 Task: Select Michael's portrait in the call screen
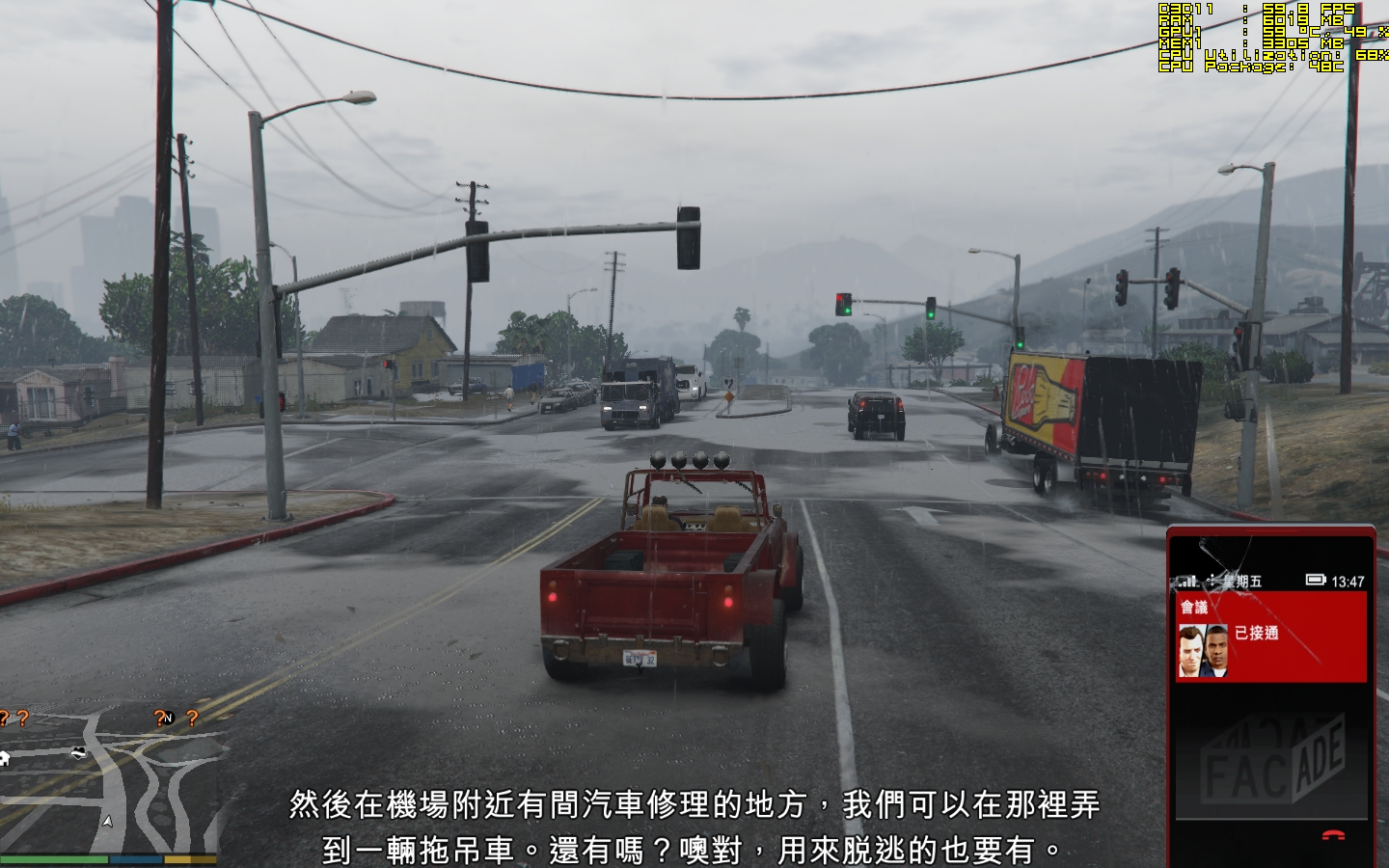1190,649
